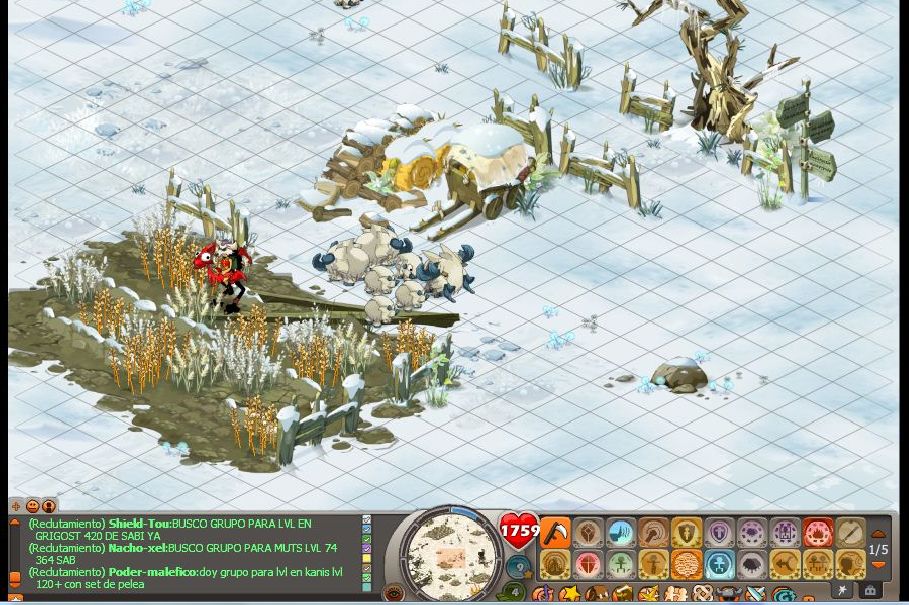Image resolution: width=909 pixels, height=605 pixels.
Task: Go to the previous spell bar page
Action: pos(878,534)
